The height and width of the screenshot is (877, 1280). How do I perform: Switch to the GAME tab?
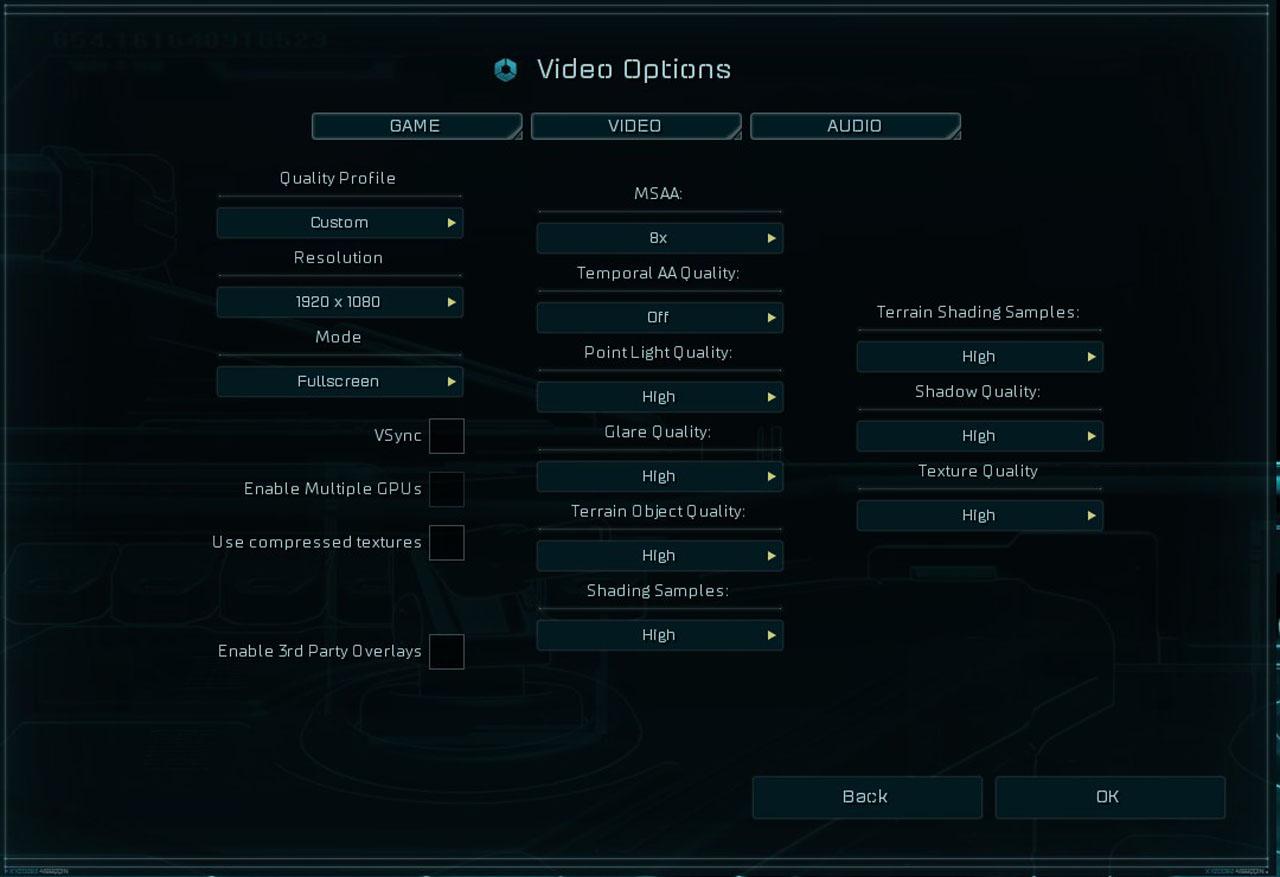[x=416, y=126]
